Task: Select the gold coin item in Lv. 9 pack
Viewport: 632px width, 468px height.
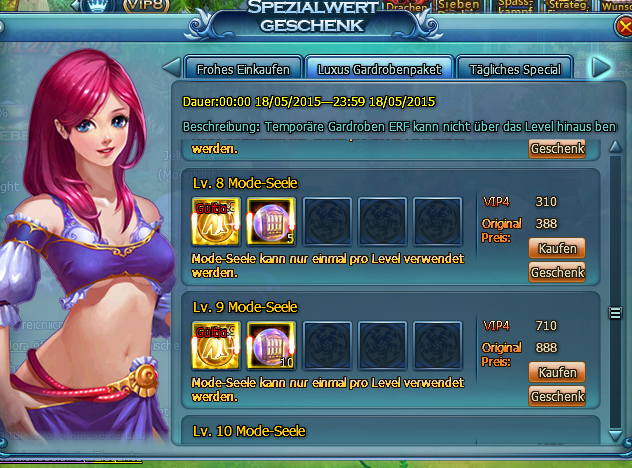Action: pyautogui.click(x=215, y=346)
